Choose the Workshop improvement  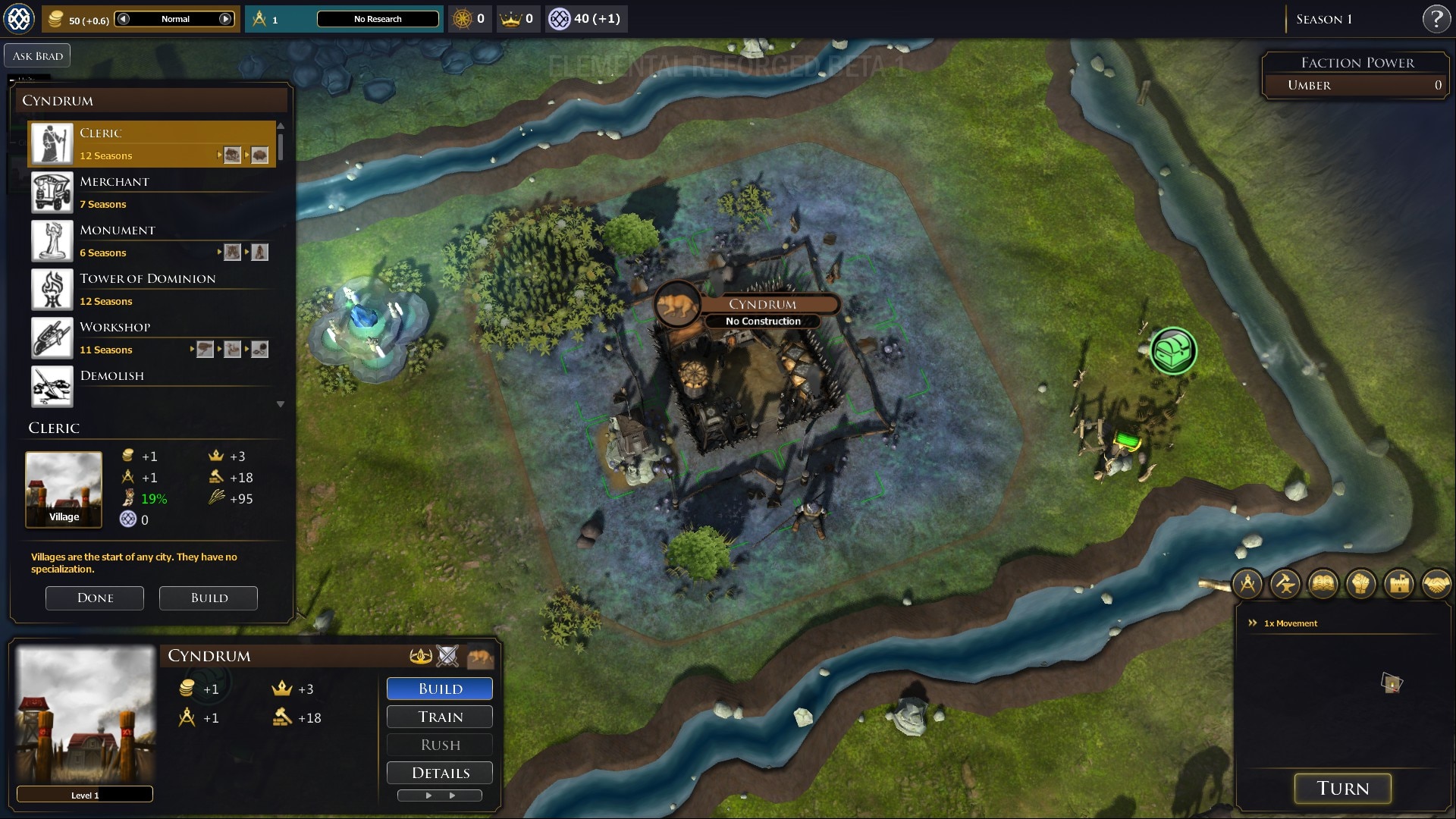tap(152, 337)
